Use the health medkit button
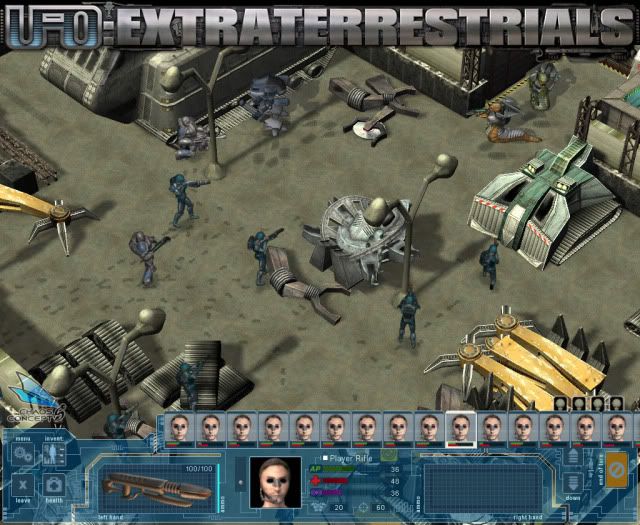640x525 pixels. pyautogui.click(x=53, y=486)
